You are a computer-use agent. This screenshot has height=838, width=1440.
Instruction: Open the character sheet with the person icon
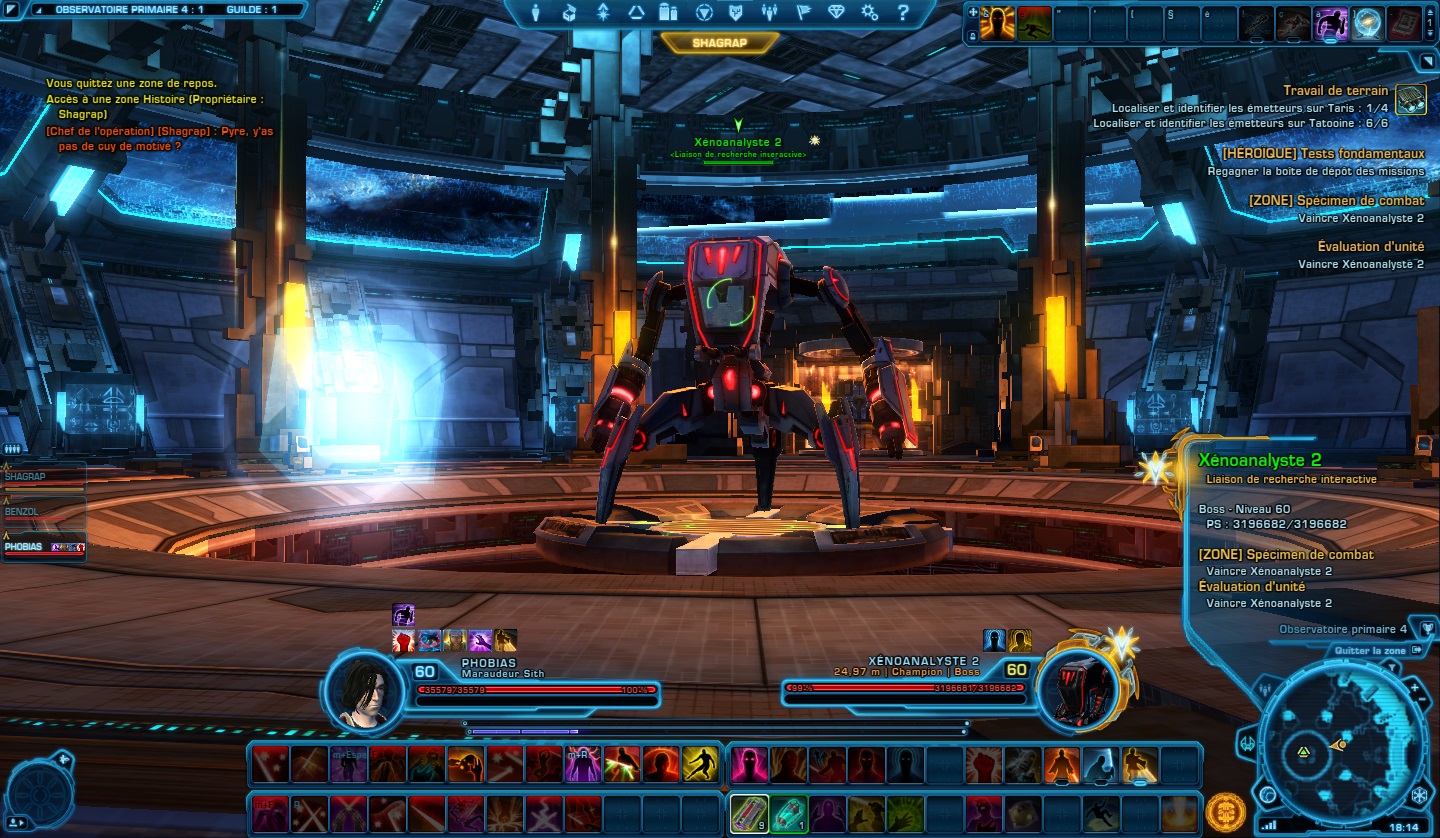(535, 13)
